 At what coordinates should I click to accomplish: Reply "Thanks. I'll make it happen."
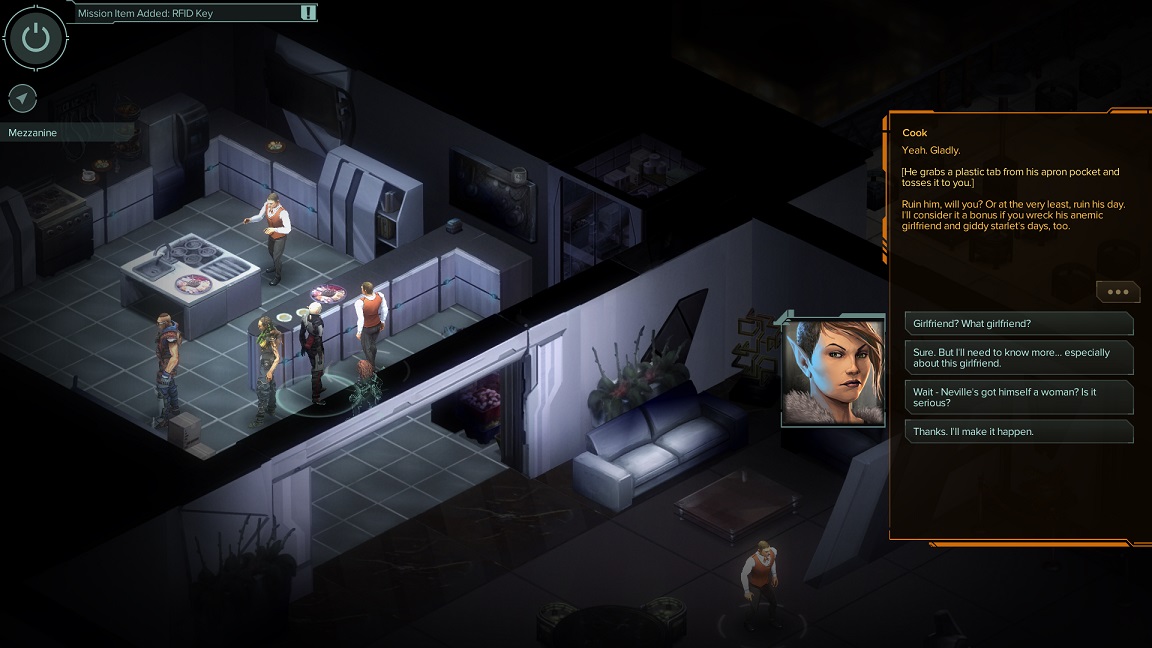click(x=1019, y=432)
